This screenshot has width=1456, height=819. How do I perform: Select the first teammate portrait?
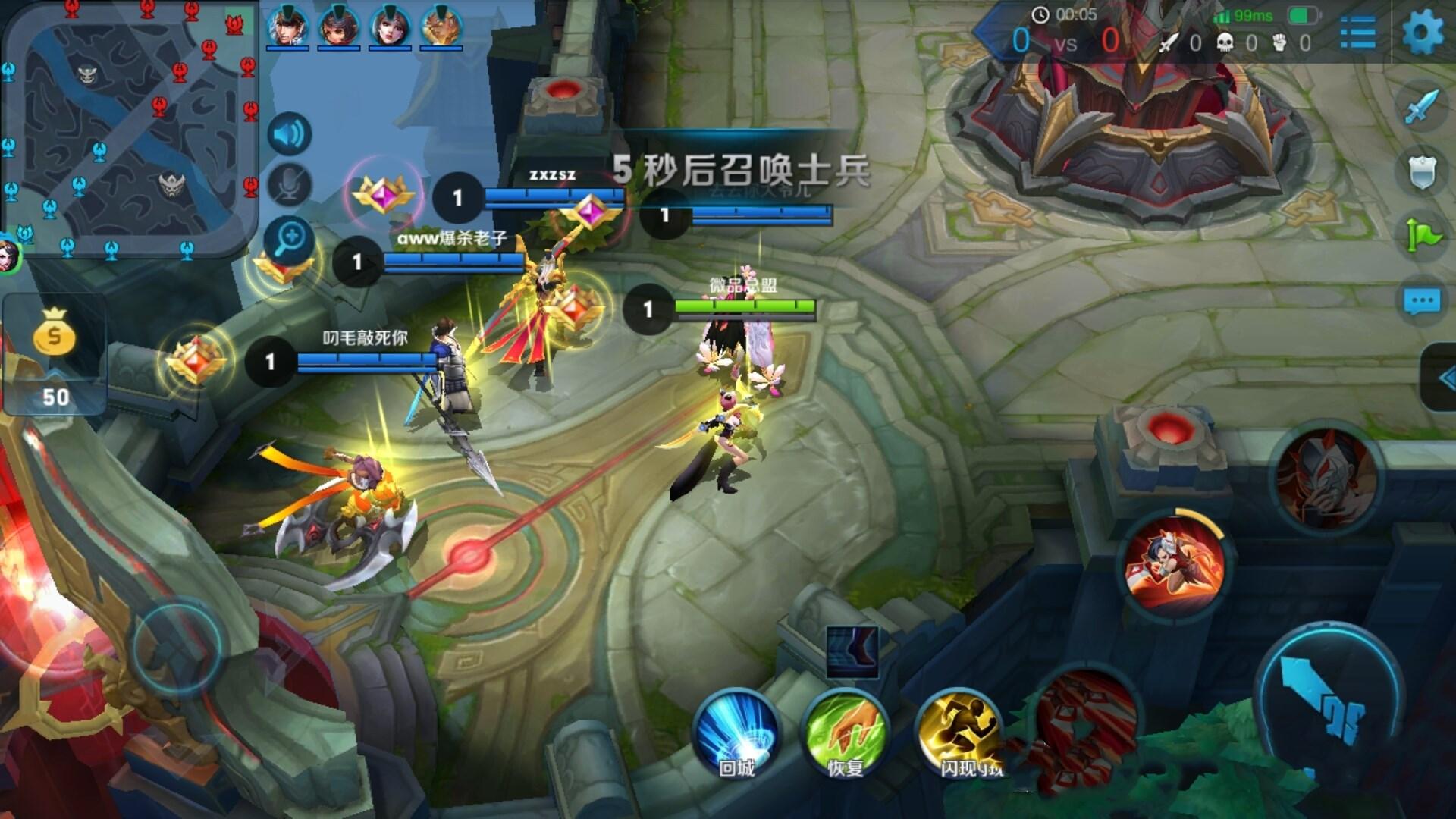287,27
